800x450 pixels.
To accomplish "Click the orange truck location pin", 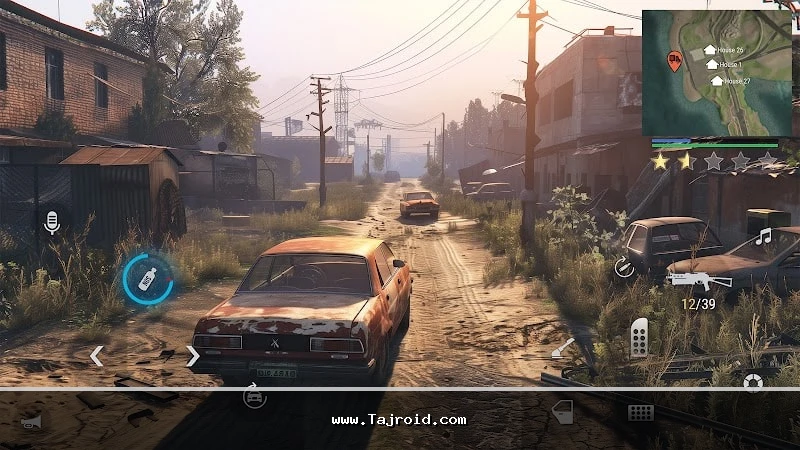I will [675, 60].
